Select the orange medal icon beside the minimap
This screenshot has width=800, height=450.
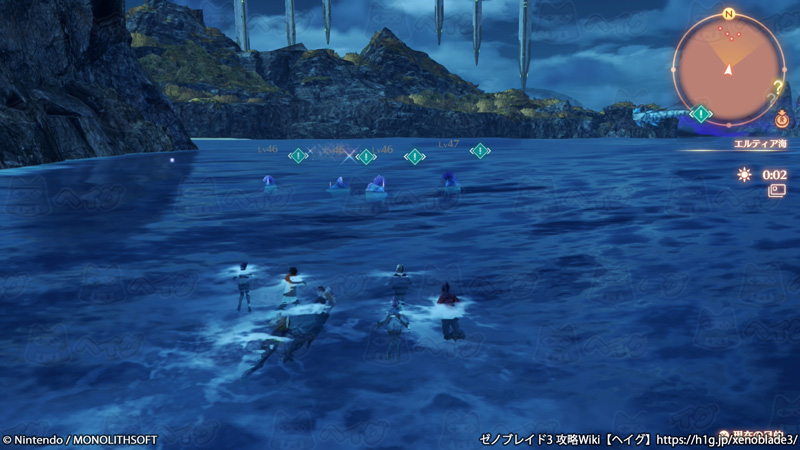point(781,119)
